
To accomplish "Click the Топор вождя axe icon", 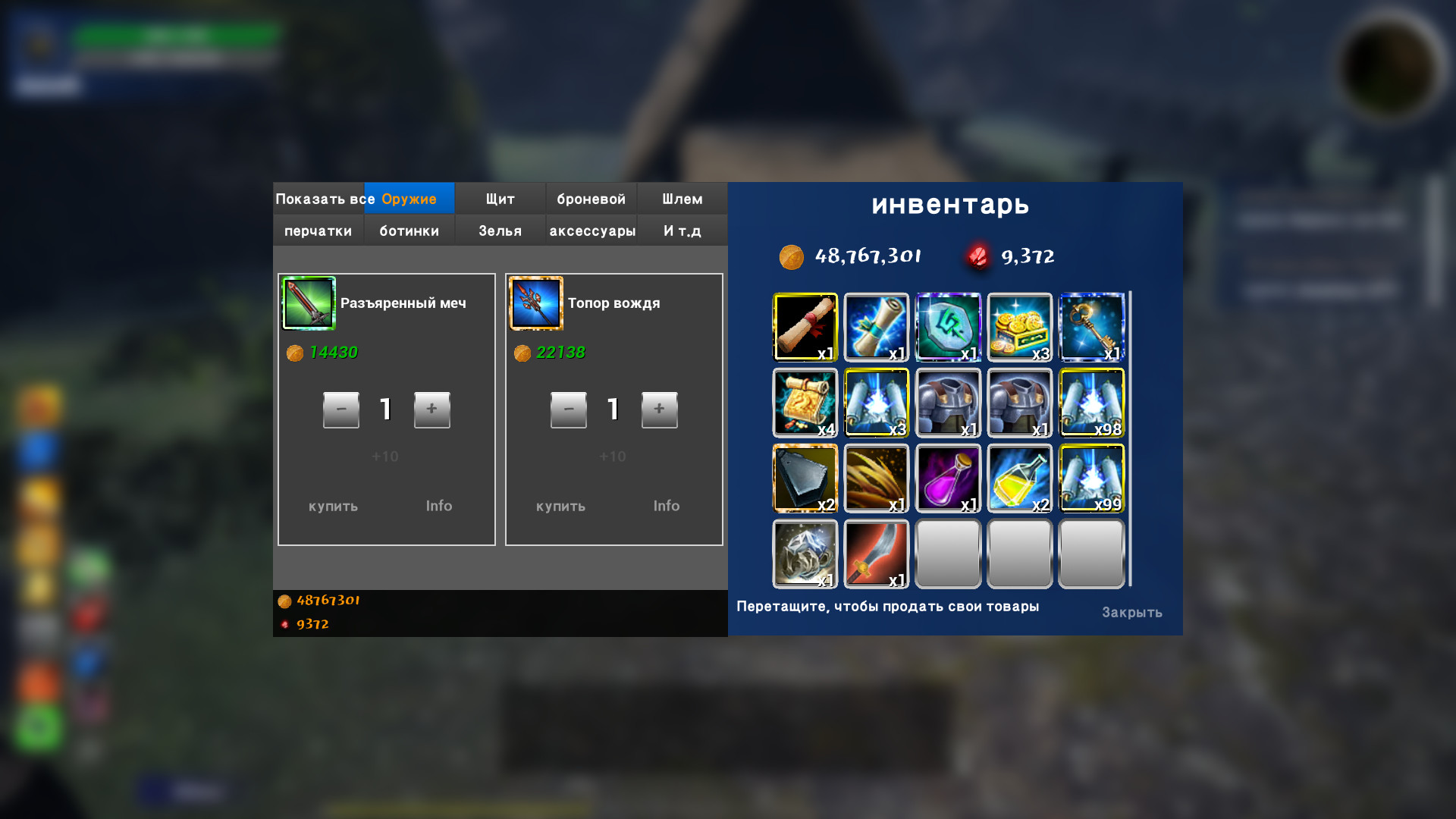I will click(x=536, y=303).
